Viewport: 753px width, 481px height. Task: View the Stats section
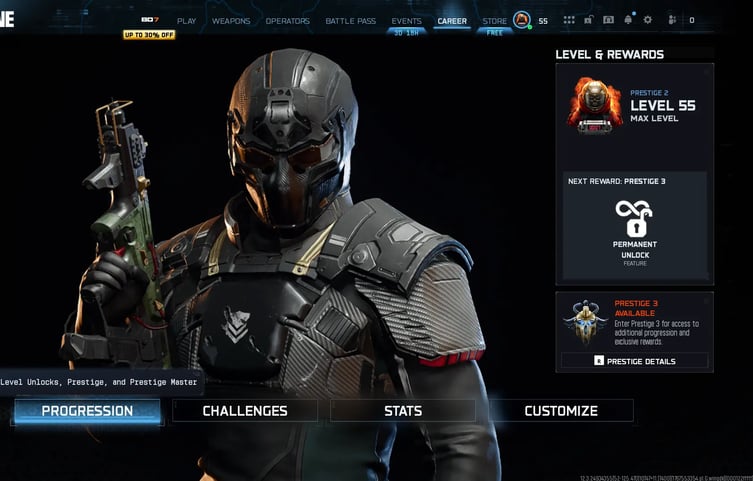pyautogui.click(x=403, y=411)
